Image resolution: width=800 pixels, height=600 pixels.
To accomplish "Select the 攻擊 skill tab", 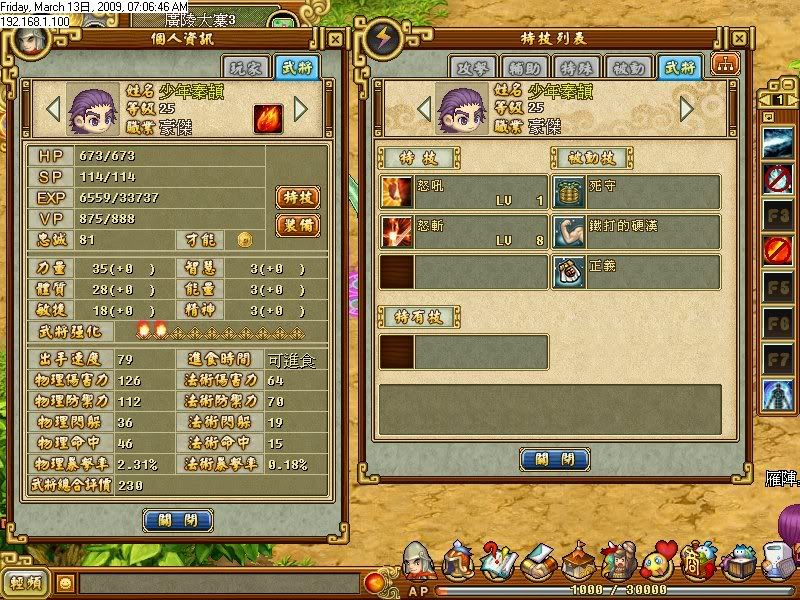I will [471, 67].
